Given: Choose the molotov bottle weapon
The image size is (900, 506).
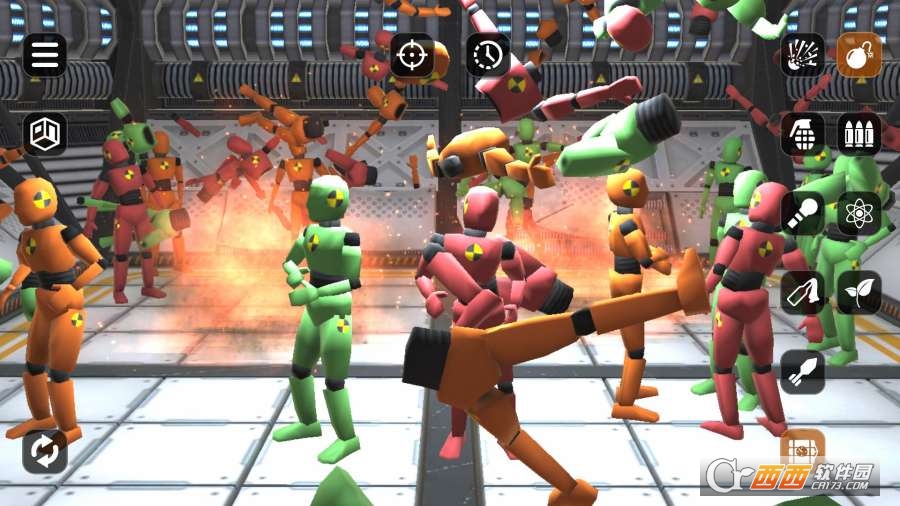Looking at the screenshot, I should (x=803, y=292).
